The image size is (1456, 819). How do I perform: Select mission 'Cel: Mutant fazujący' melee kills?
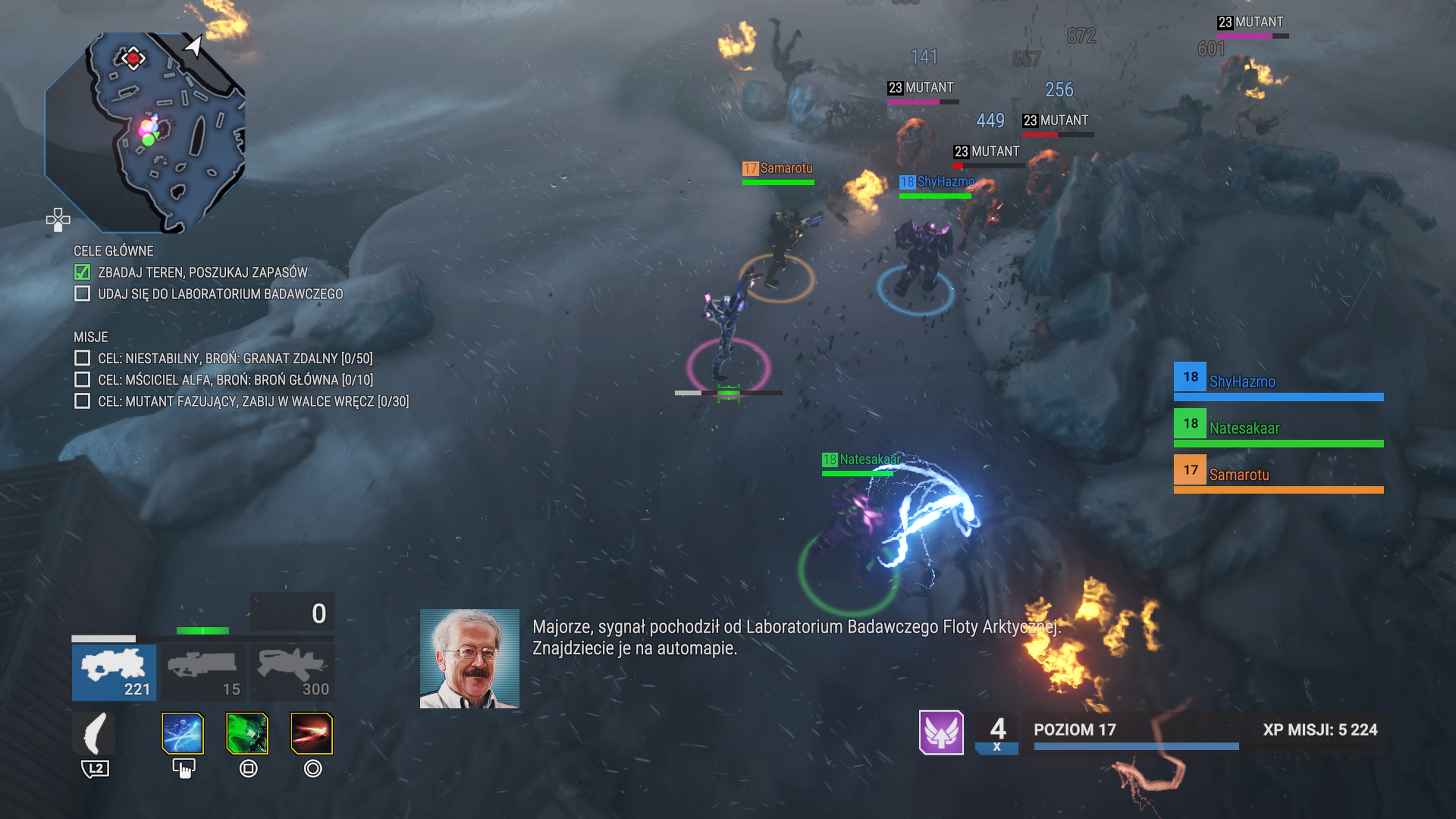pos(253,401)
